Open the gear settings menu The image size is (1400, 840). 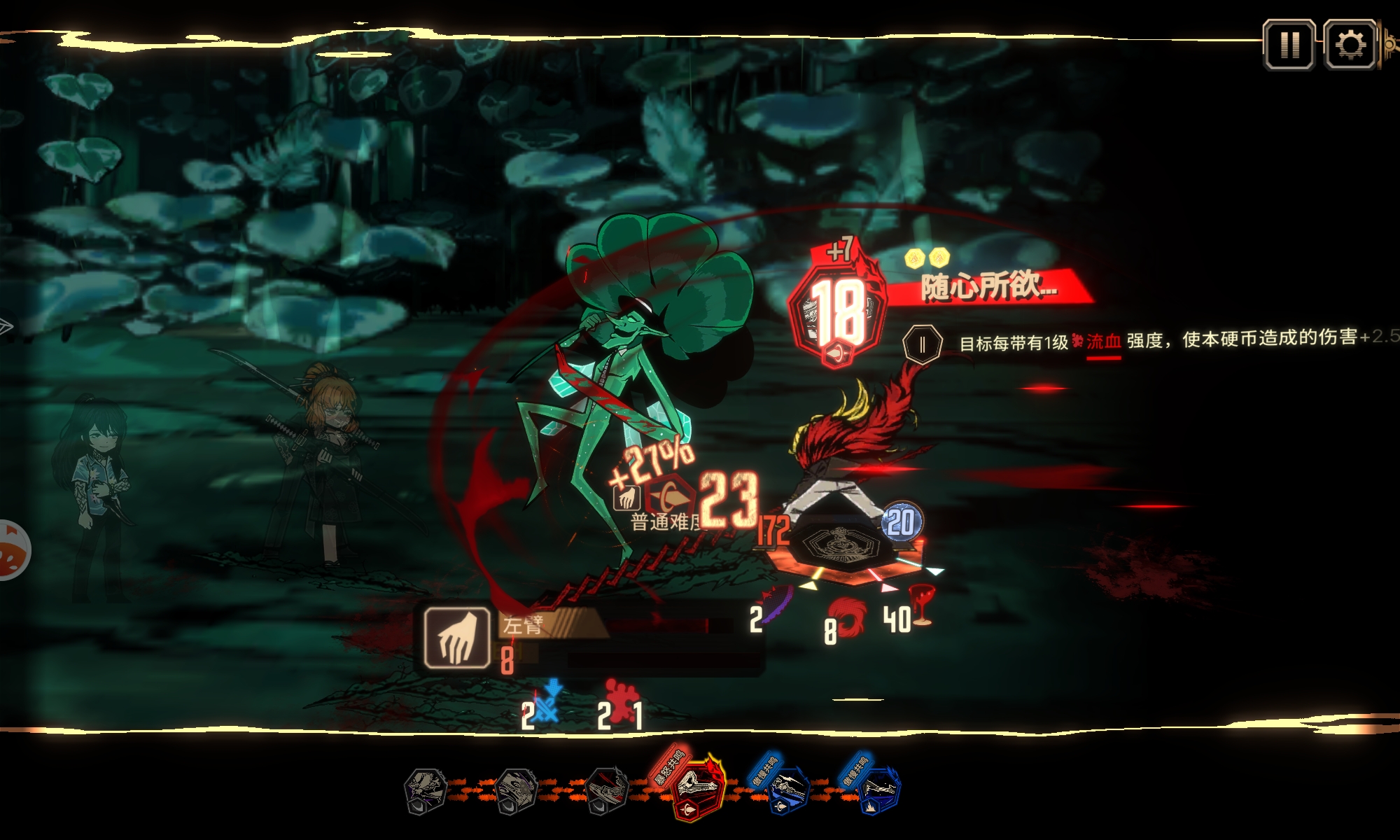coord(1350,45)
